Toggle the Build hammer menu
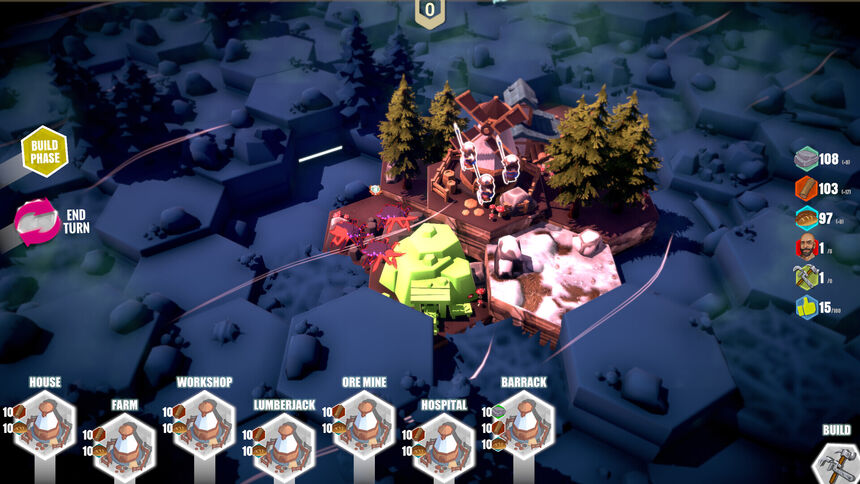This screenshot has width=860, height=484. (x=835, y=462)
